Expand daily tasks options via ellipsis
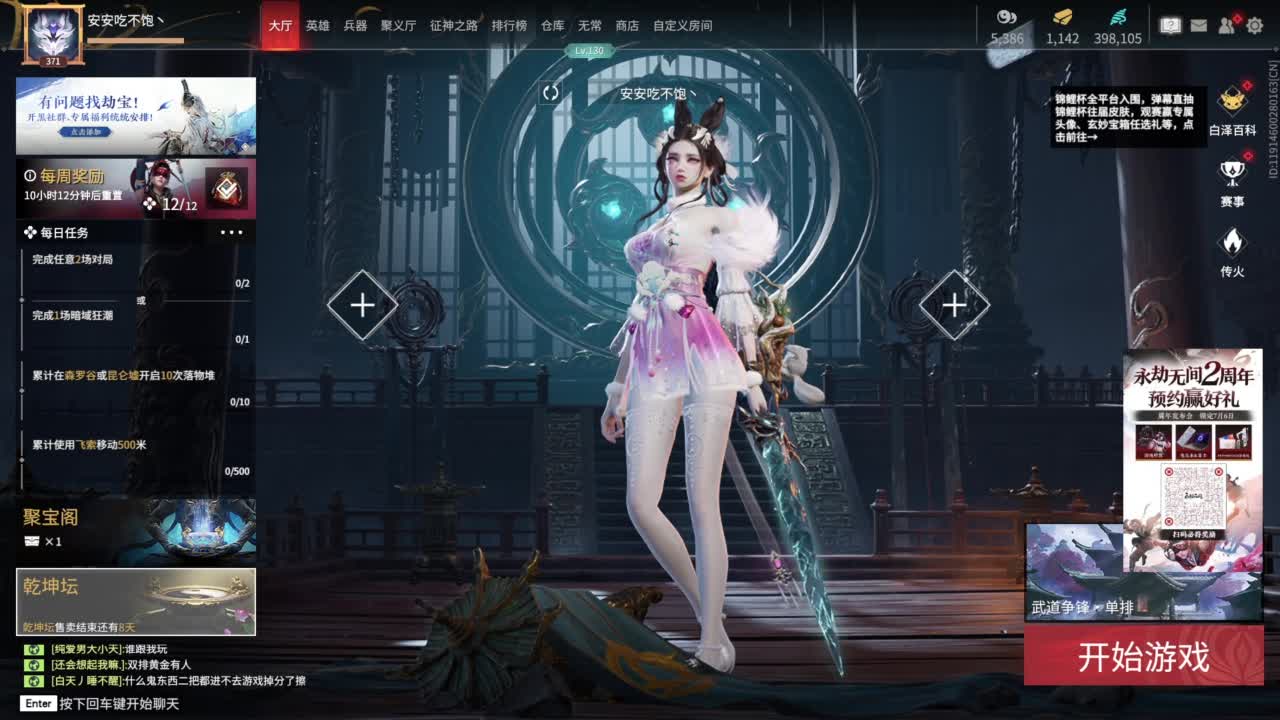1280x720 pixels. [x=232, y=231]
